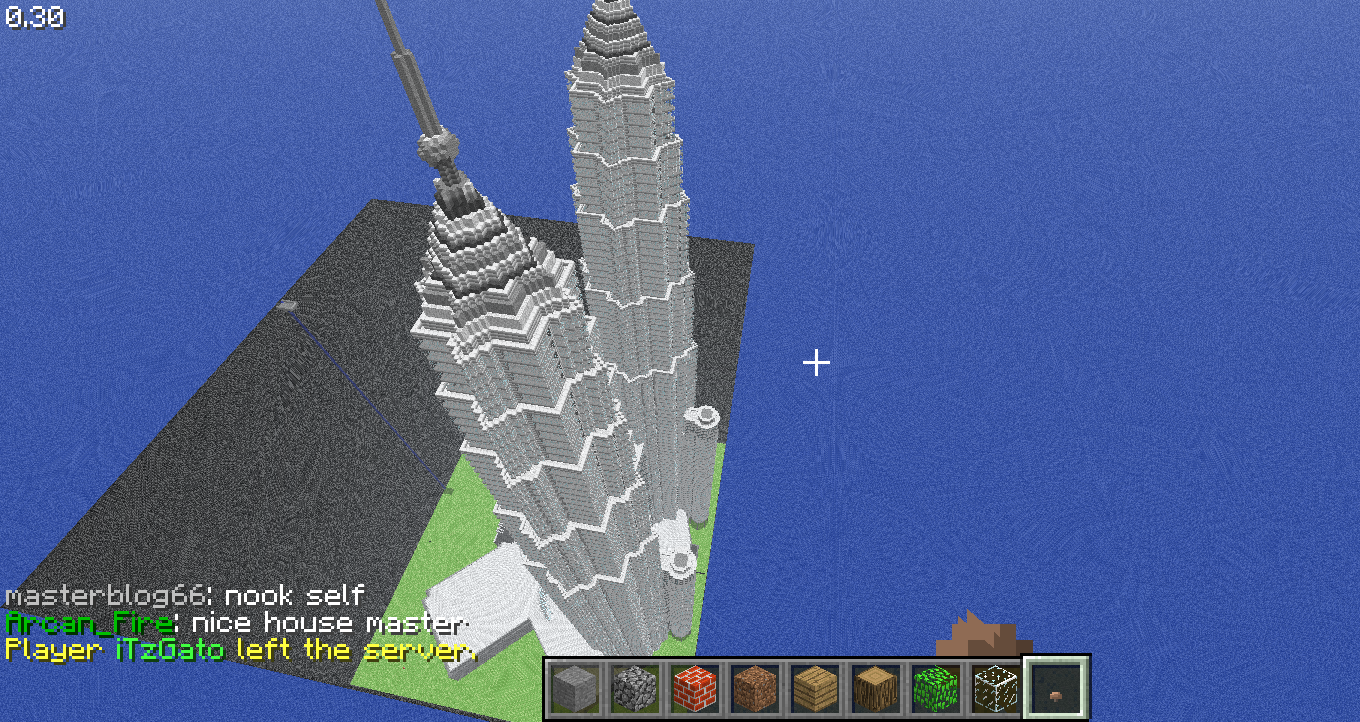Select the dirt block in the hotbar
This screenshot has width=1360, height=722.
point(751,688)
